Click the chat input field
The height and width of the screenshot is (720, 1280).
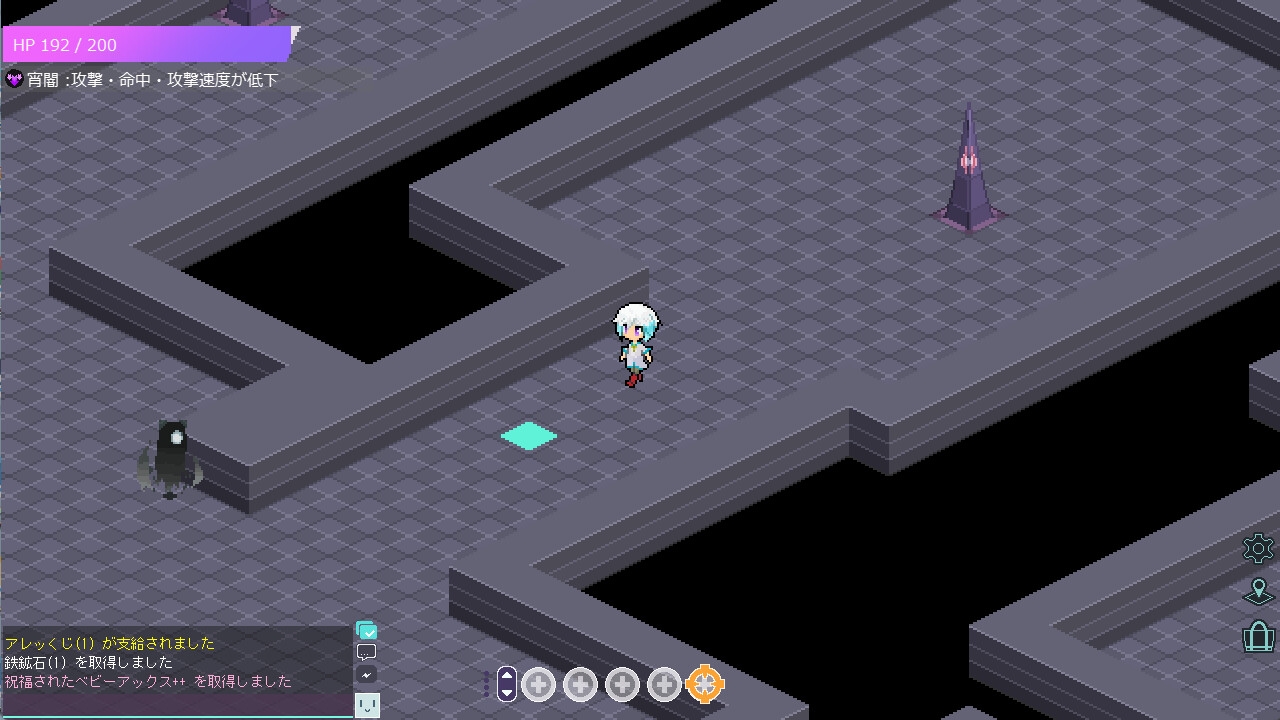176,705
